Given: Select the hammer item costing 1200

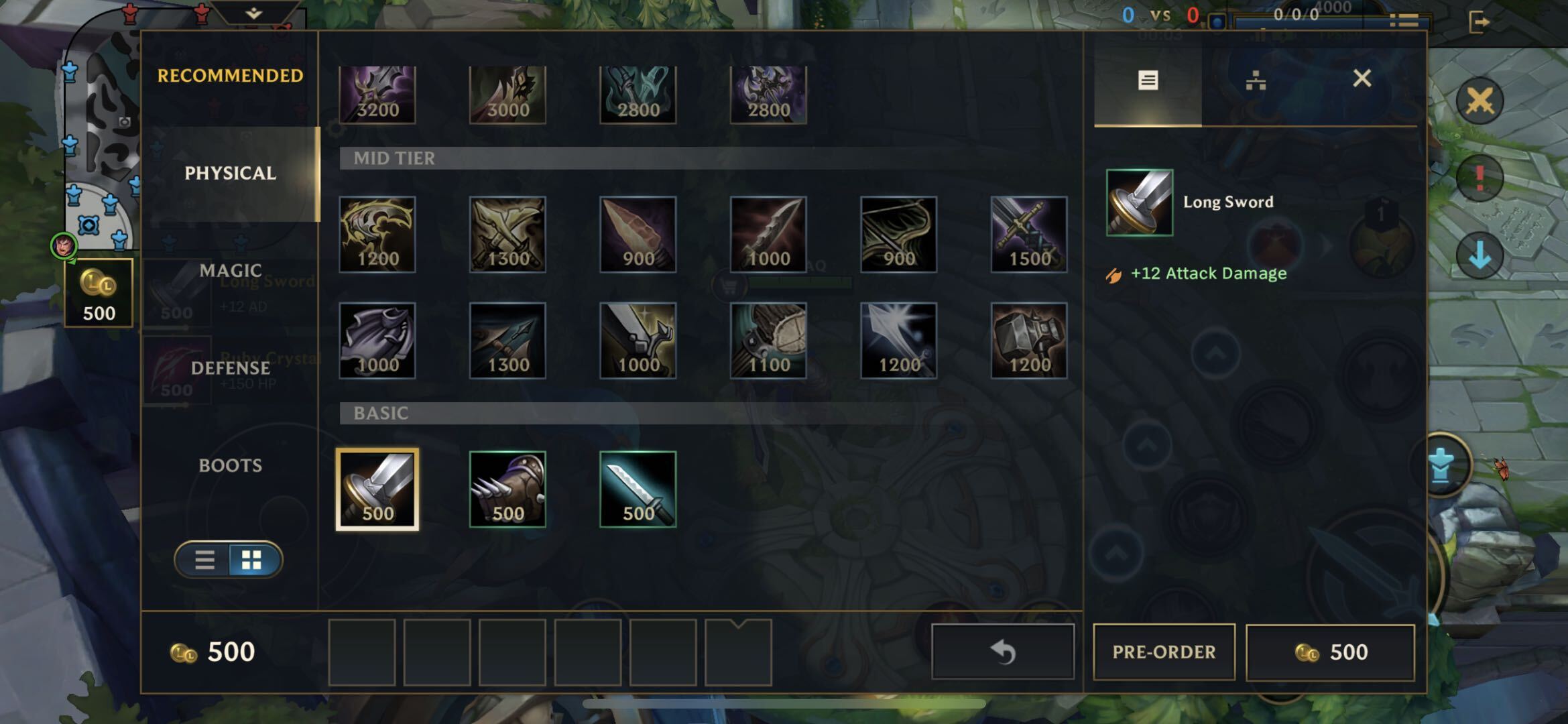Looking at the screenshot, I should pos(1028,341).
